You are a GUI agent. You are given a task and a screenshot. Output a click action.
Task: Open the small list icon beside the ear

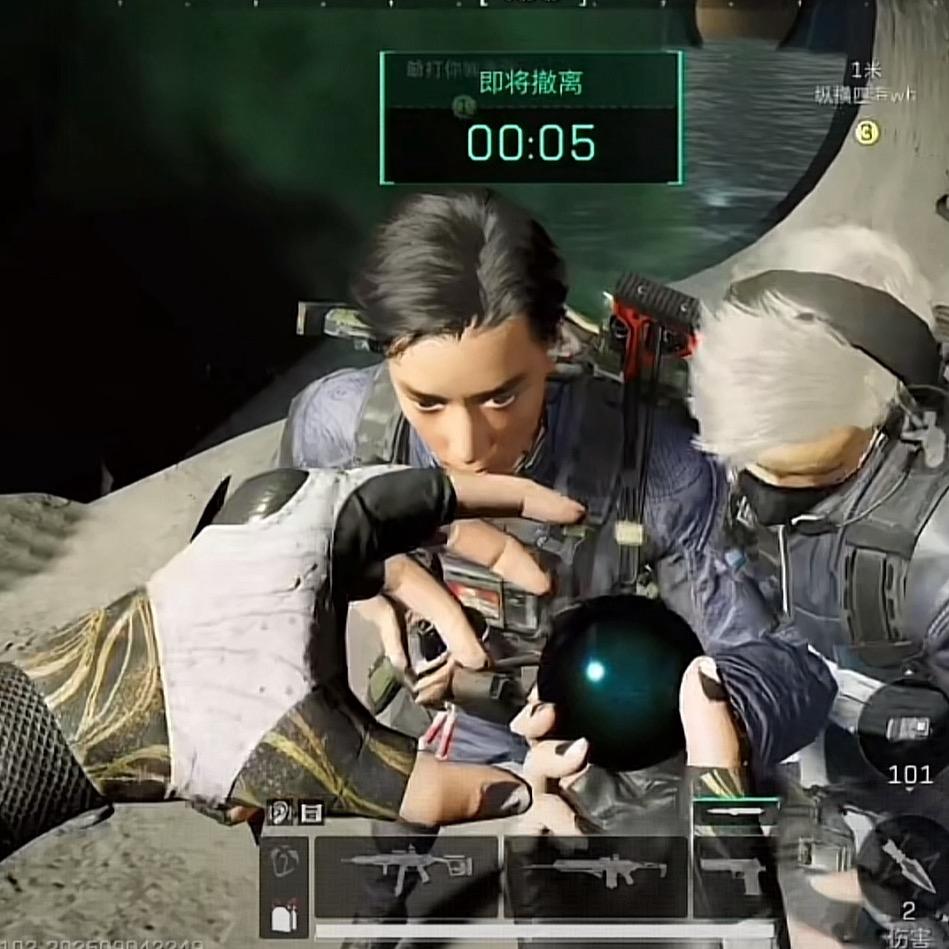[311, 812]
